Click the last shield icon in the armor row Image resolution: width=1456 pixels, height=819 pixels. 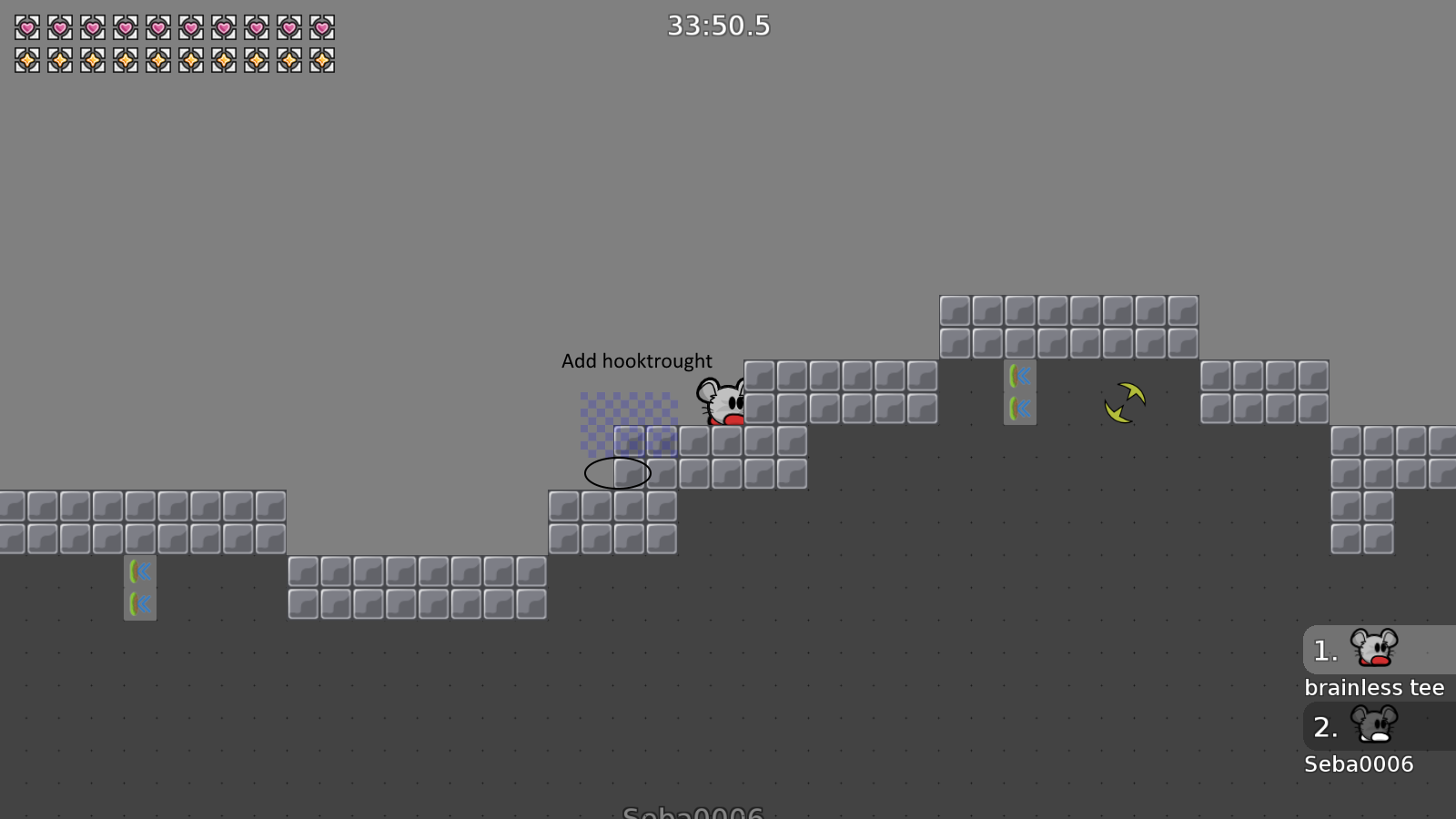(323, 61)
